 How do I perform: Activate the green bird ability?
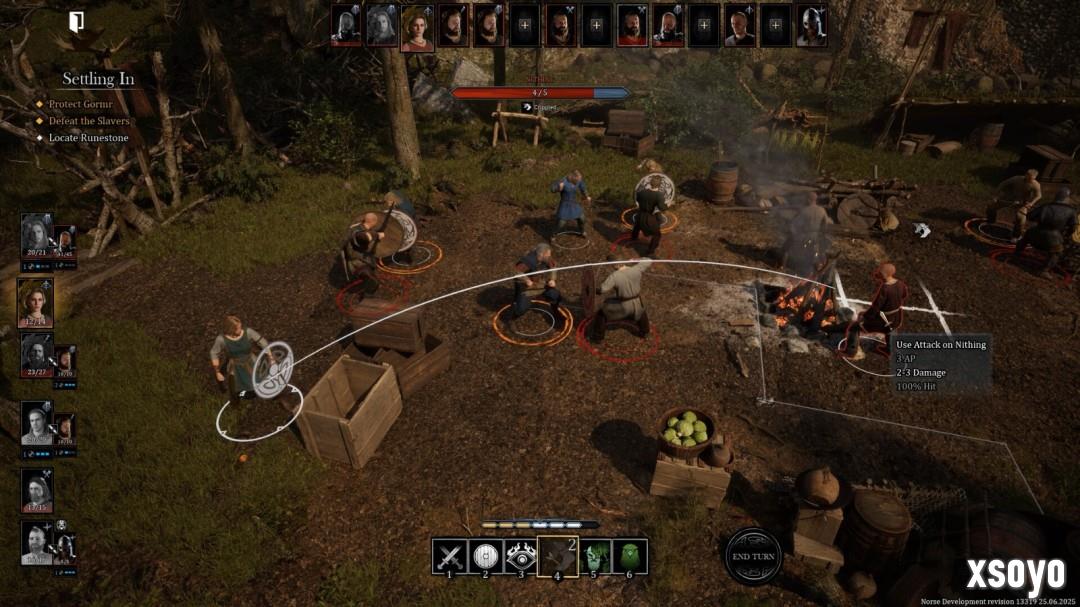(630, 556)
